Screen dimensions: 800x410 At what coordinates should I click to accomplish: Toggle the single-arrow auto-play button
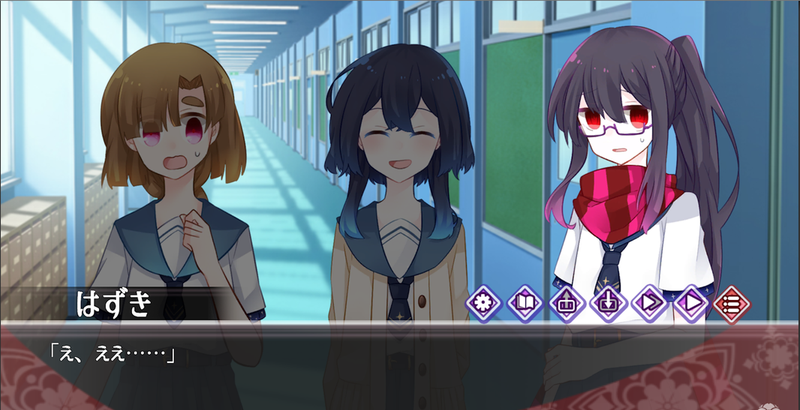click(690, 300)
